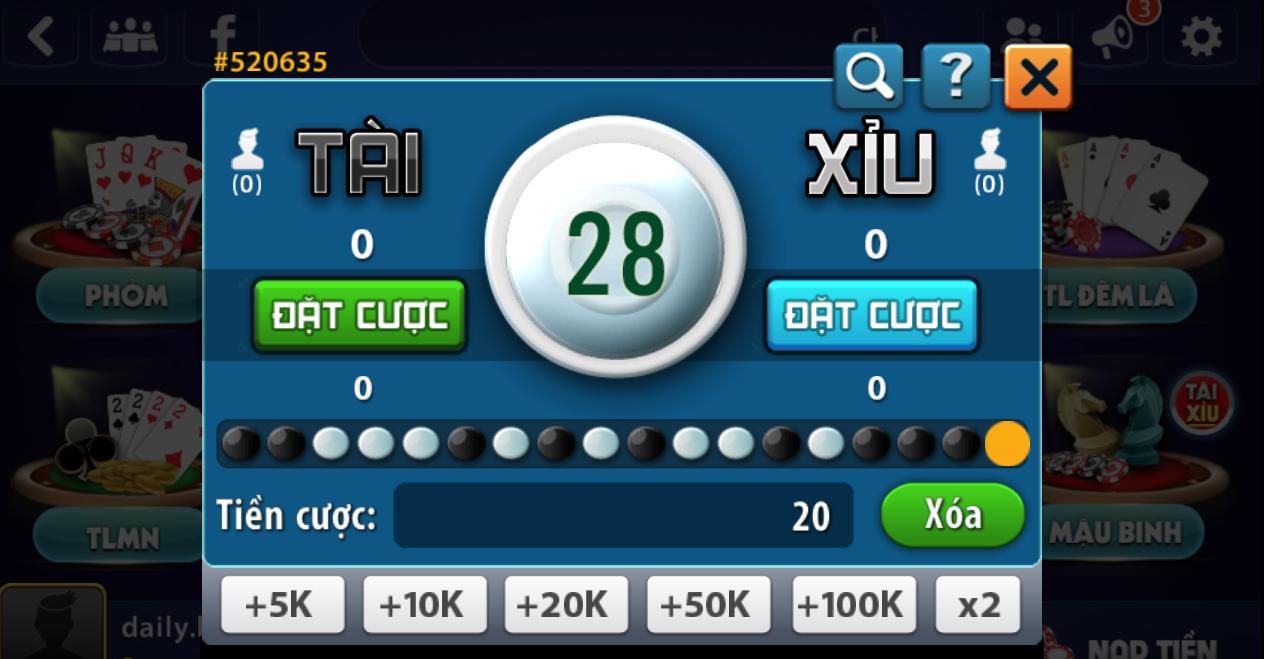Double the bet with x2
This screenshot has width=1264, height=659.
click(x=978, y=604)
